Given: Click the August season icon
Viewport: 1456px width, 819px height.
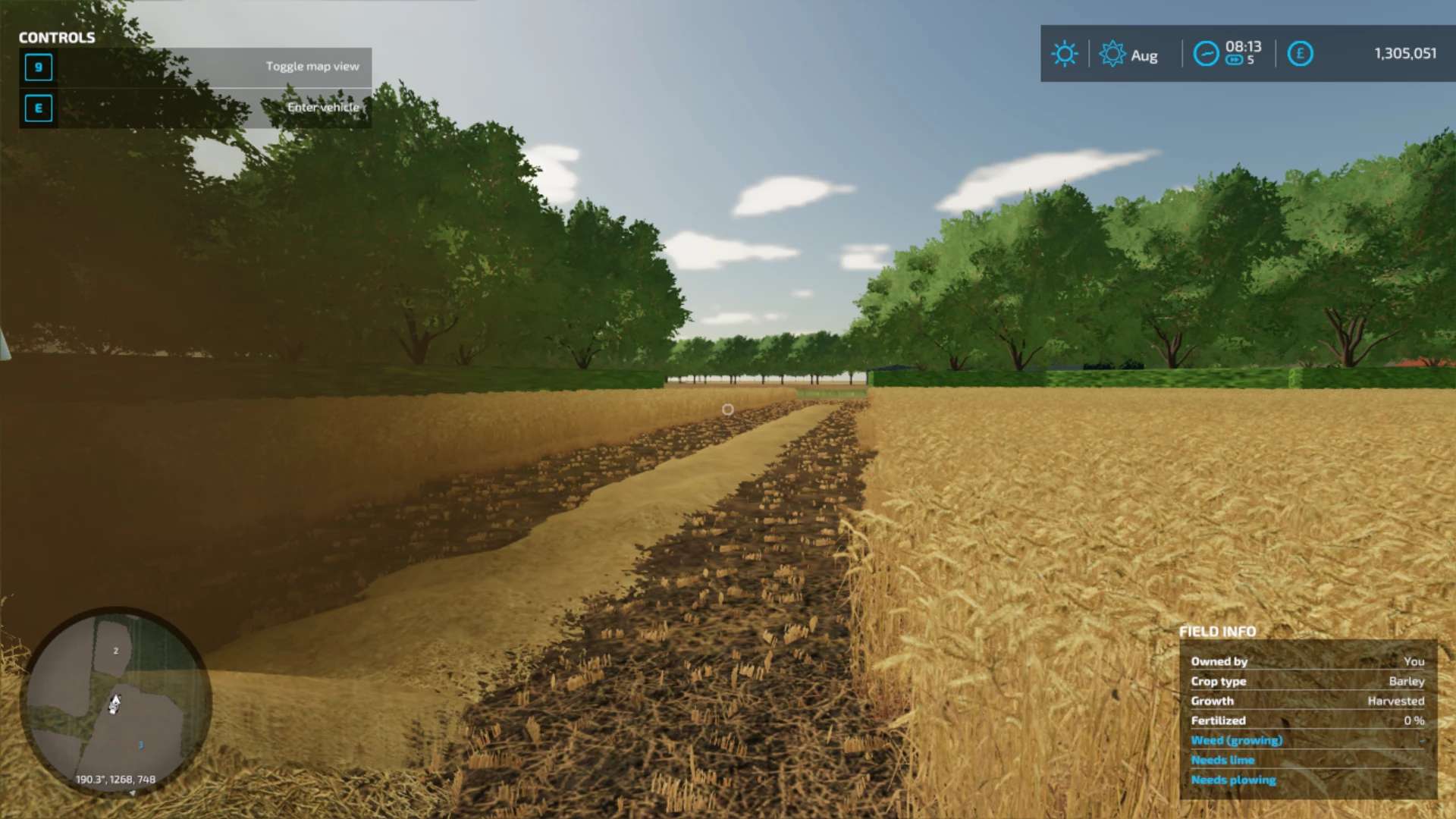Looking at the screenshot, I should (1112, 54).
